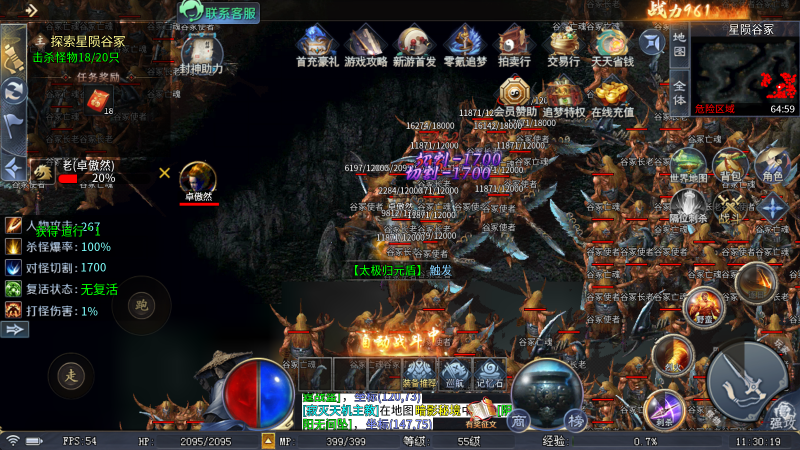Toggle the 走 walk mode button
The width and height of the screenshot is (800, 450).
tap(71, 376)
